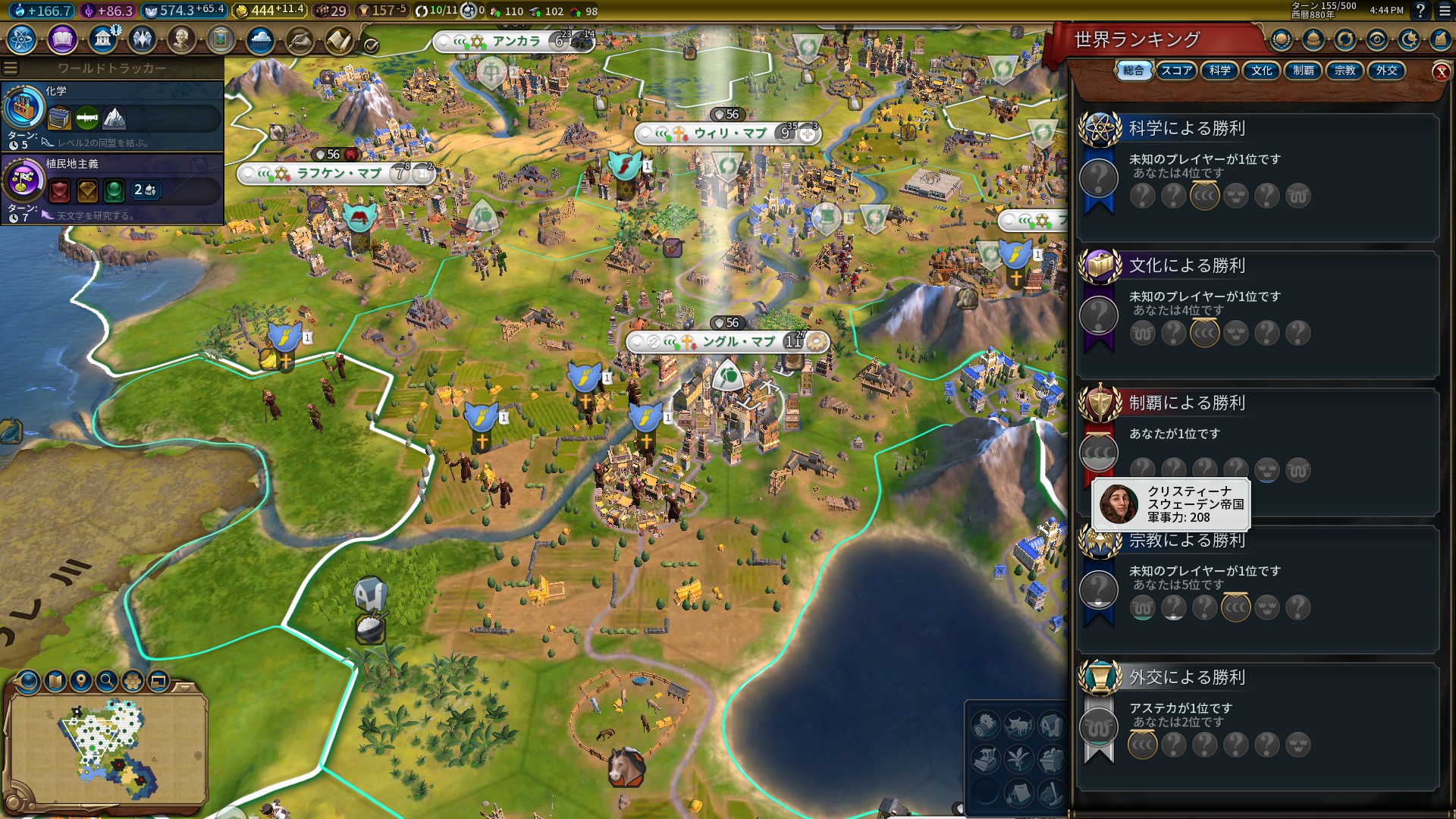Close the World Rankings panel

pyautogui.click(x=1441, y=72)
